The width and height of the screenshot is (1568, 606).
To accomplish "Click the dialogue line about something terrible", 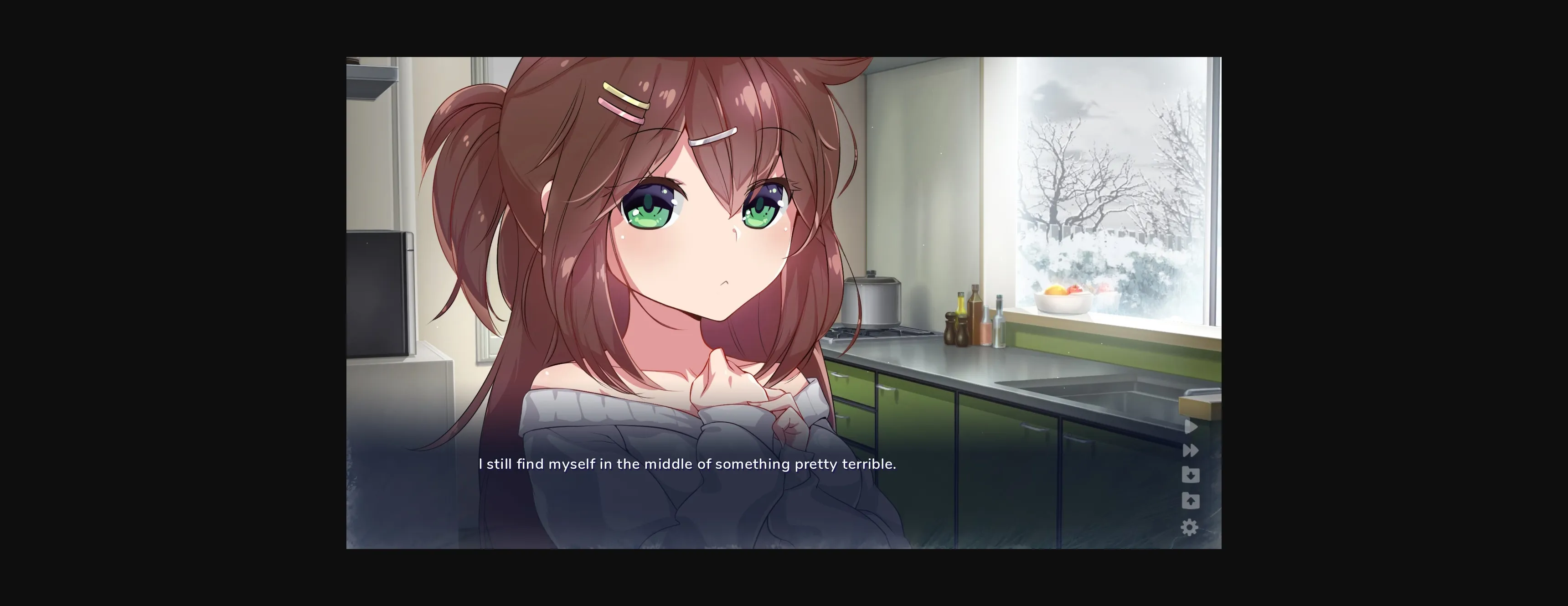I will point(688,464).
